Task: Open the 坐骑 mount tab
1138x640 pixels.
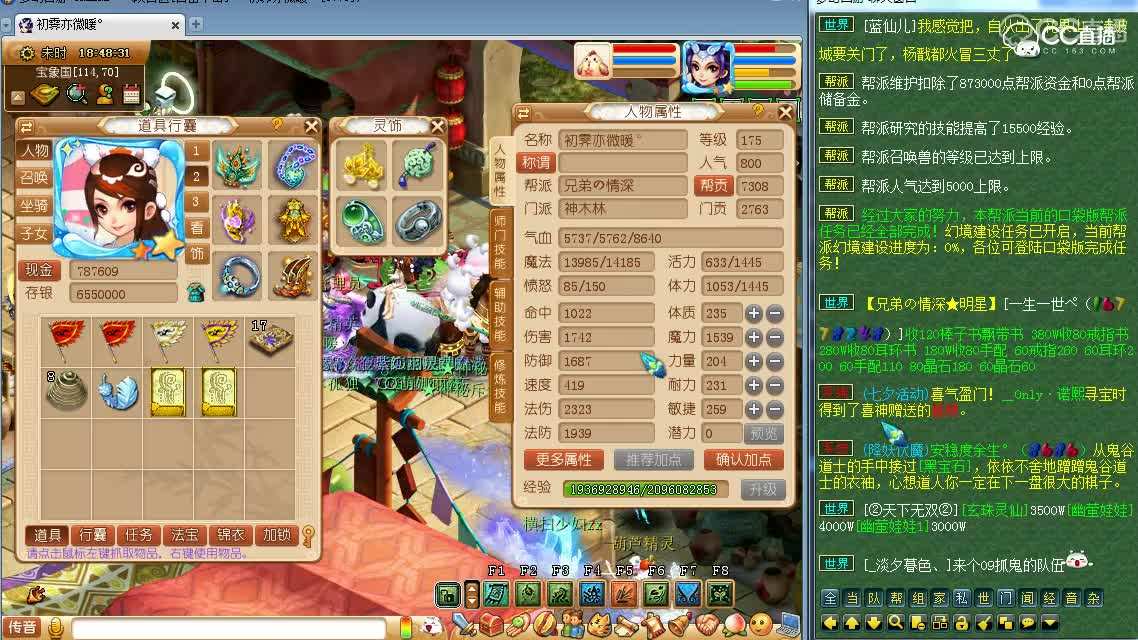Action: (34, 206)
